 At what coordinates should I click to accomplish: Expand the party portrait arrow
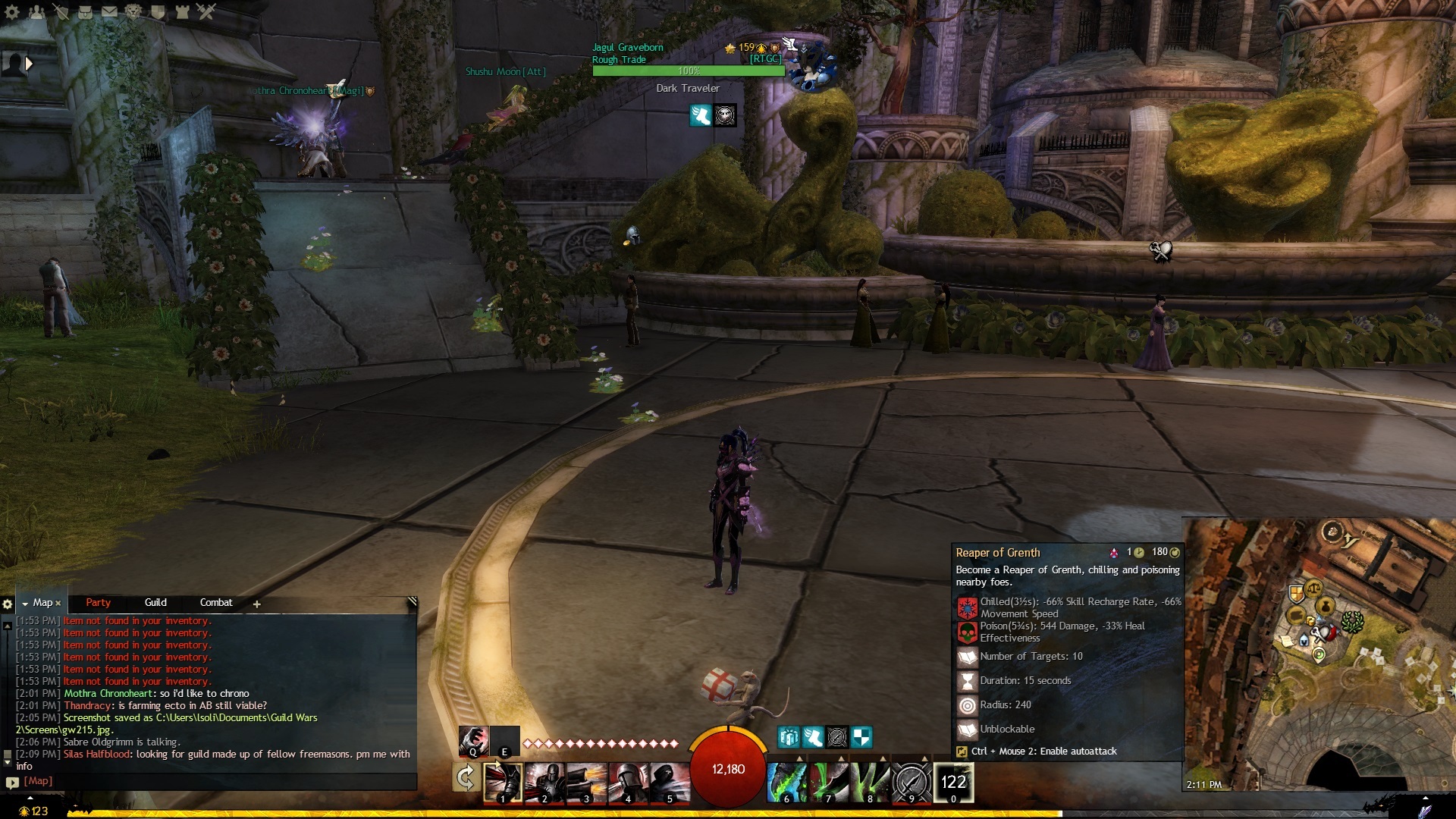(x=29, y=64)
